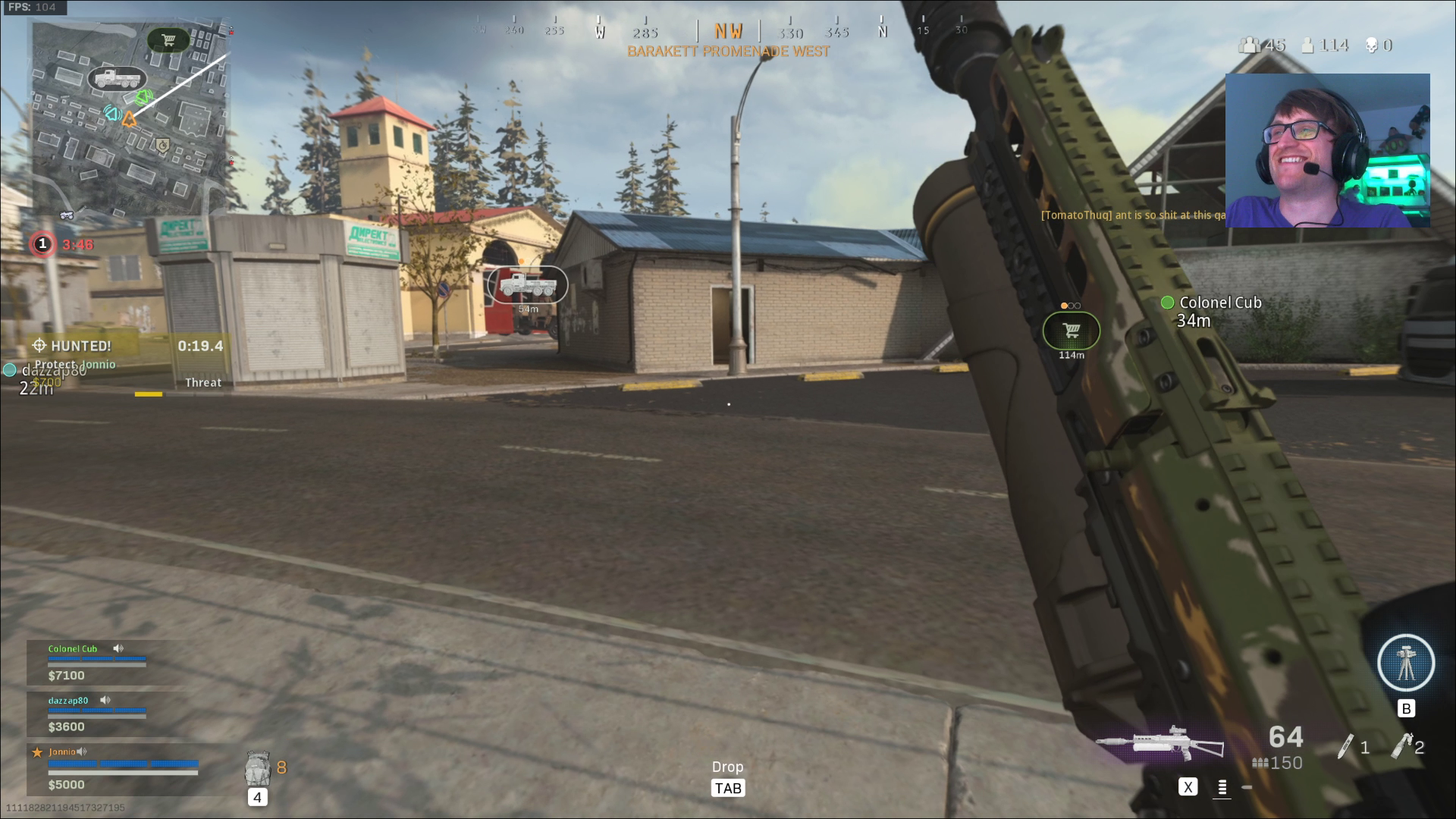Click the white truck waypoint marker
This screenshot has height=819, width=1456.
(x=527, y=285)
